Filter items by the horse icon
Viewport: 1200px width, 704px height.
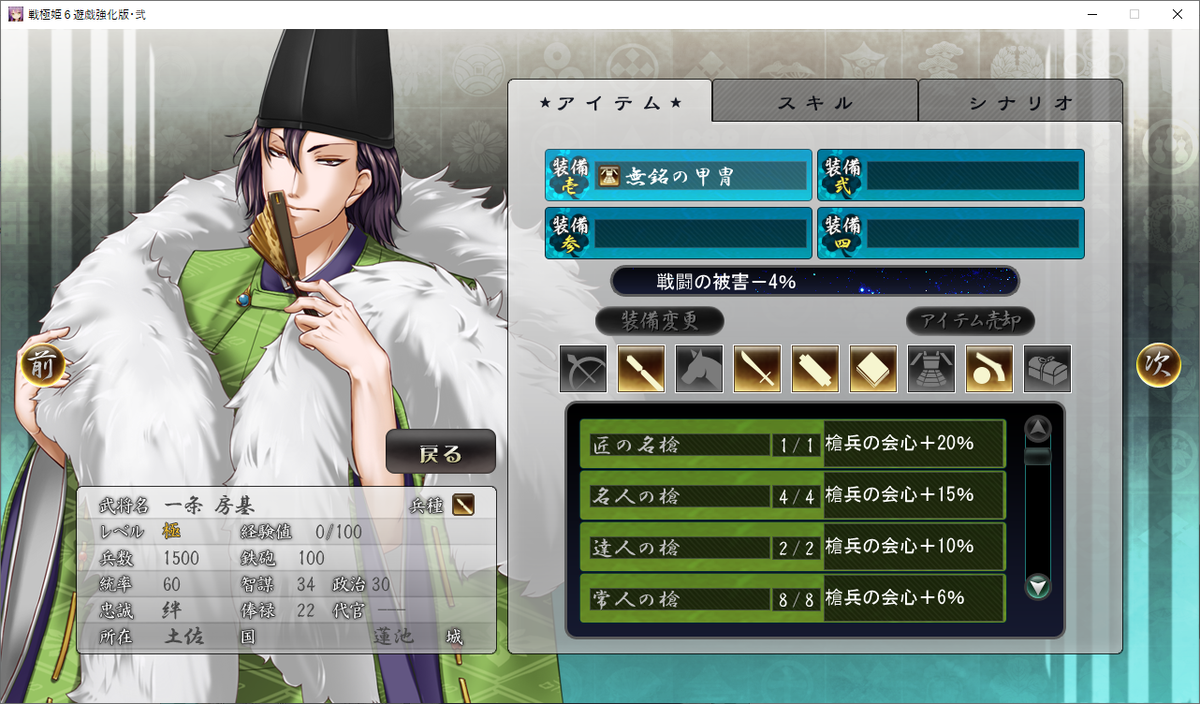pos(699,369)
